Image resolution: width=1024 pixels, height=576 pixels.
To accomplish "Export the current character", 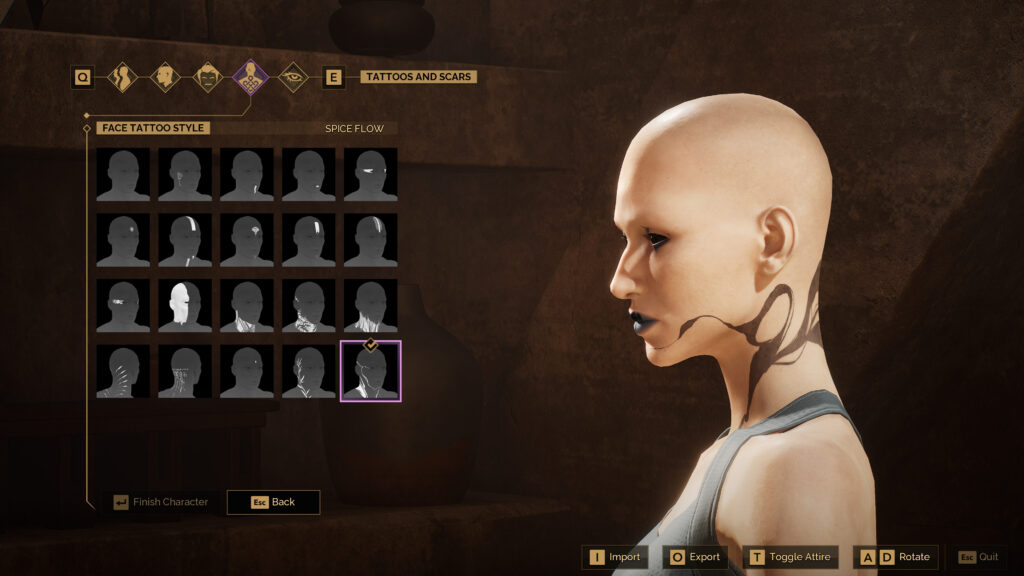I will tap(695, 557).
